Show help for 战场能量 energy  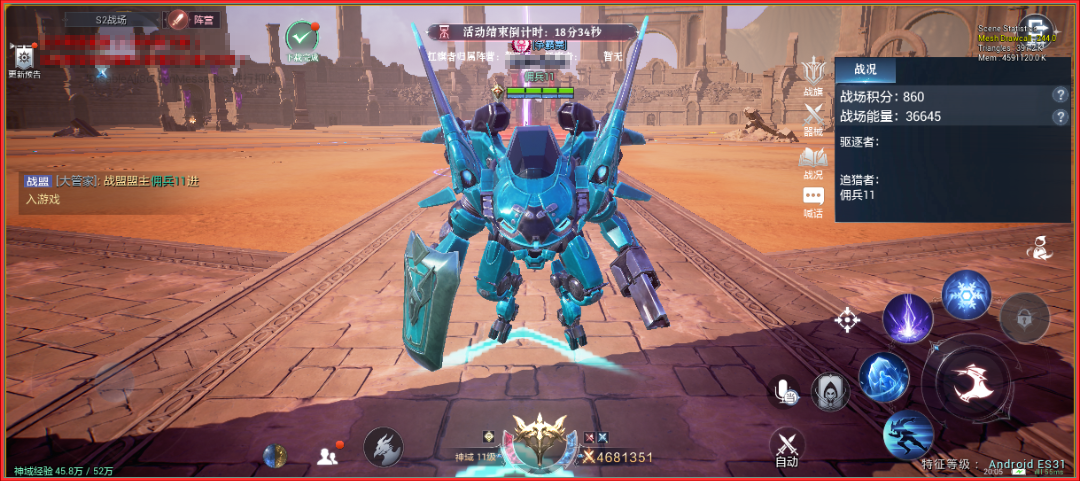pyautogui.click(x=1060, y=117)
